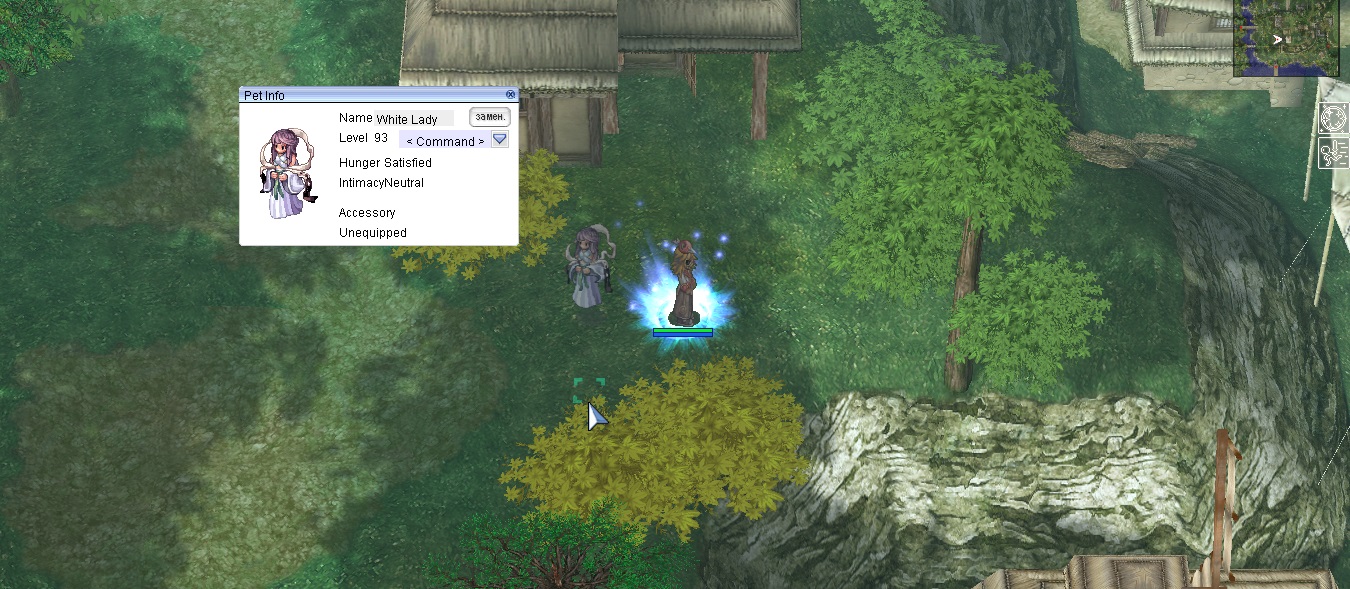Activate the sparkling circle status icon
This screenshot has height=589, width=1350.
click(1335, 119)
